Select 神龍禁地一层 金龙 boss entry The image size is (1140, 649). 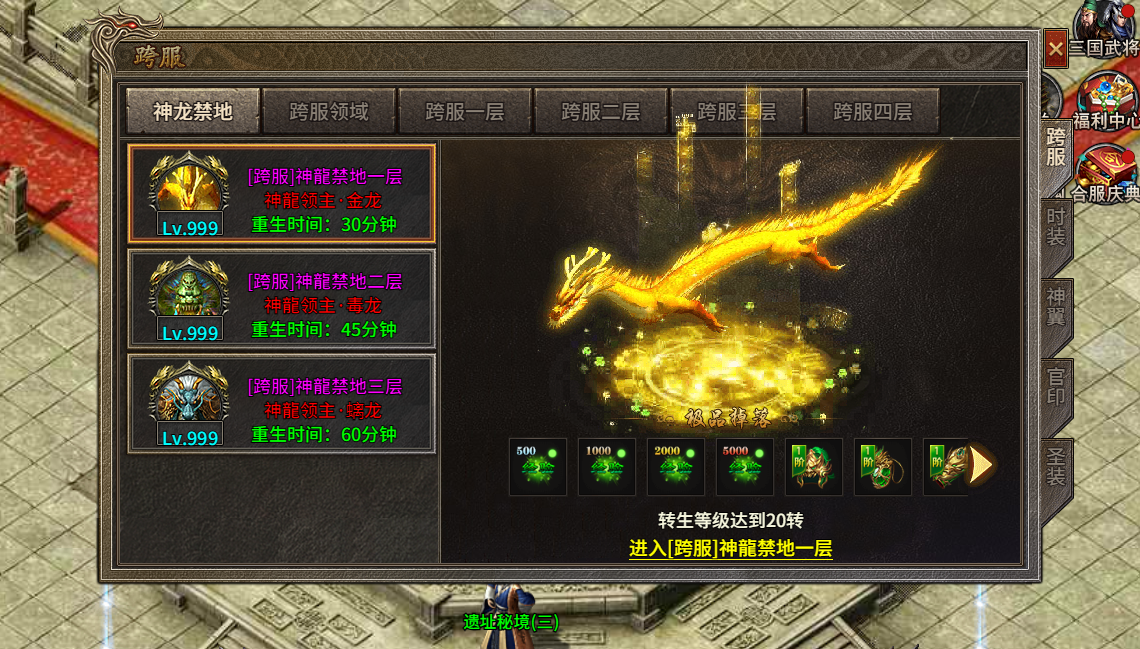tap(282, 194)
